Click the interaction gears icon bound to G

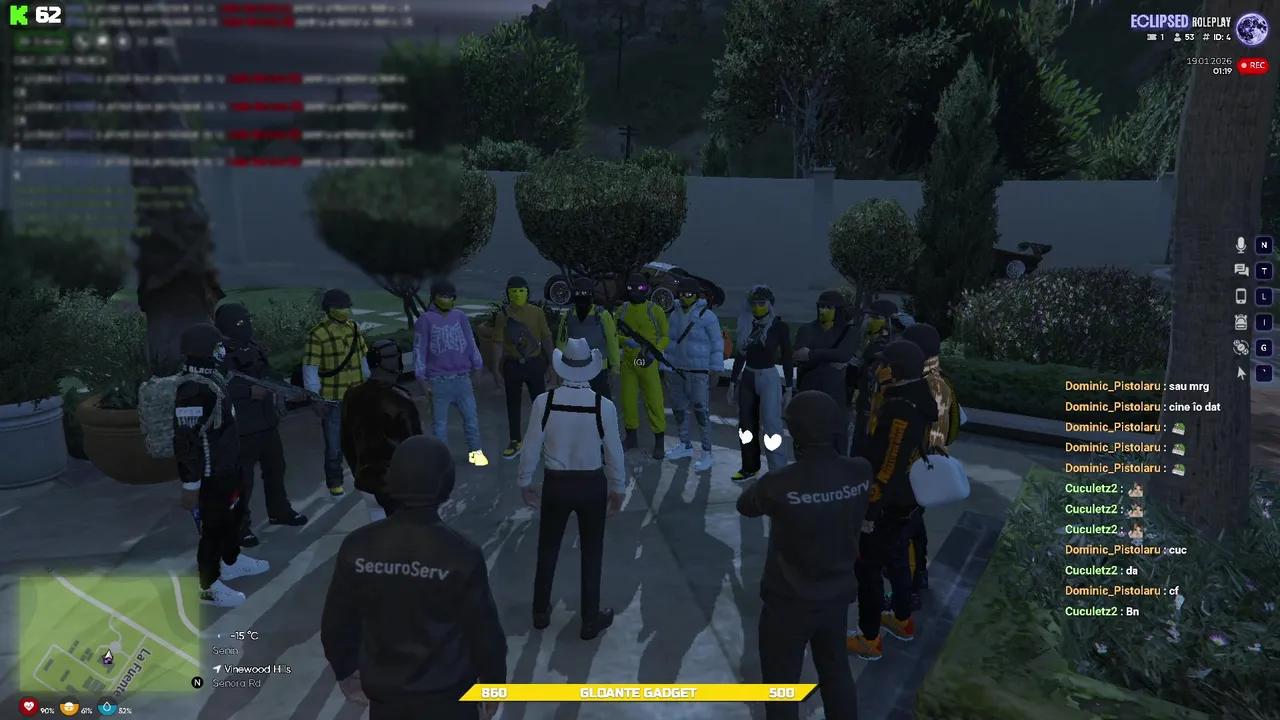tap(1240, 347)
